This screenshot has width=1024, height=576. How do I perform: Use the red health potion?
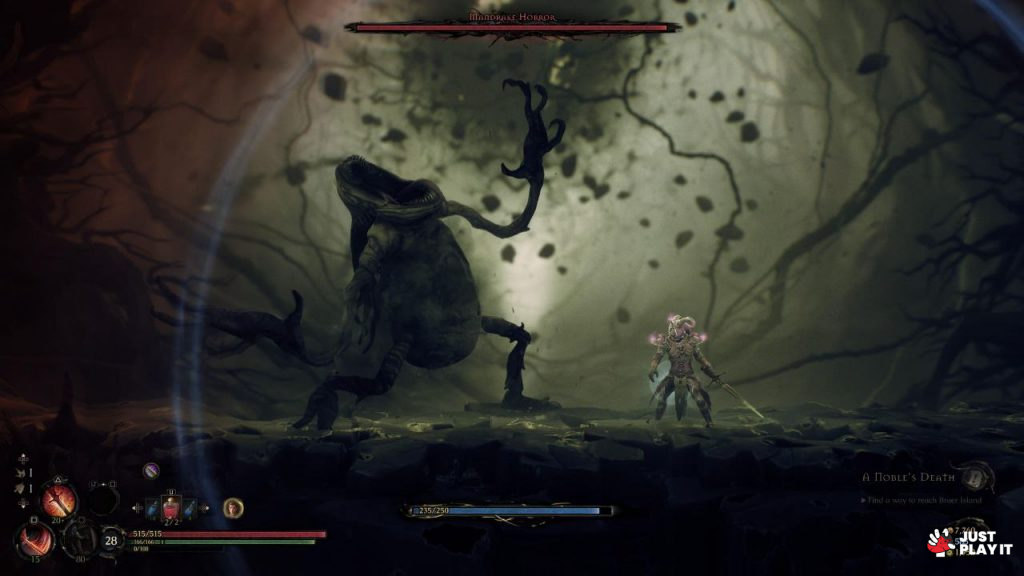click(170, 509)
